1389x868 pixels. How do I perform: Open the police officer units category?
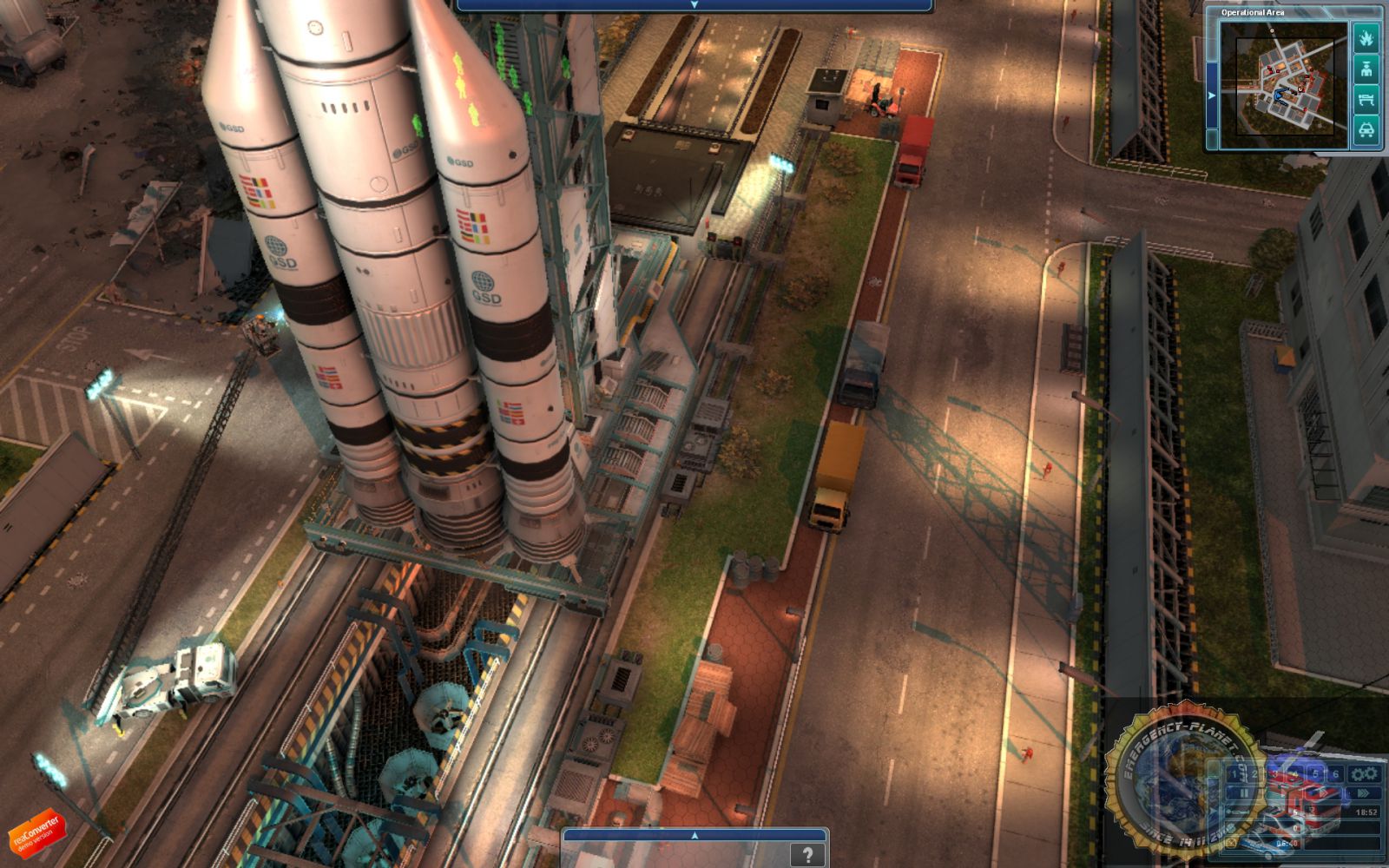point(1366,69)
